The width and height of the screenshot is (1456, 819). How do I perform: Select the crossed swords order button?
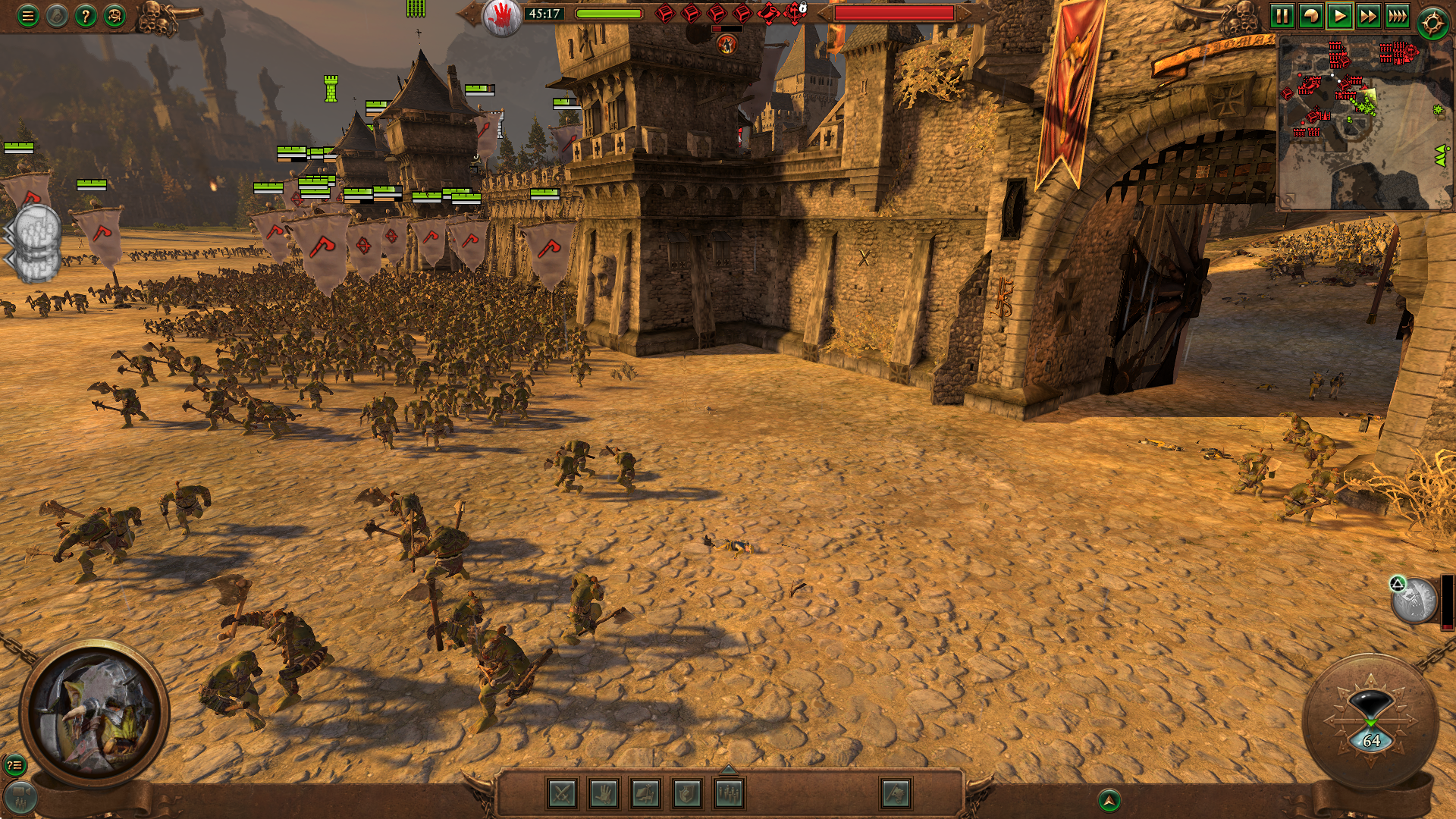[x=562, y=794]
